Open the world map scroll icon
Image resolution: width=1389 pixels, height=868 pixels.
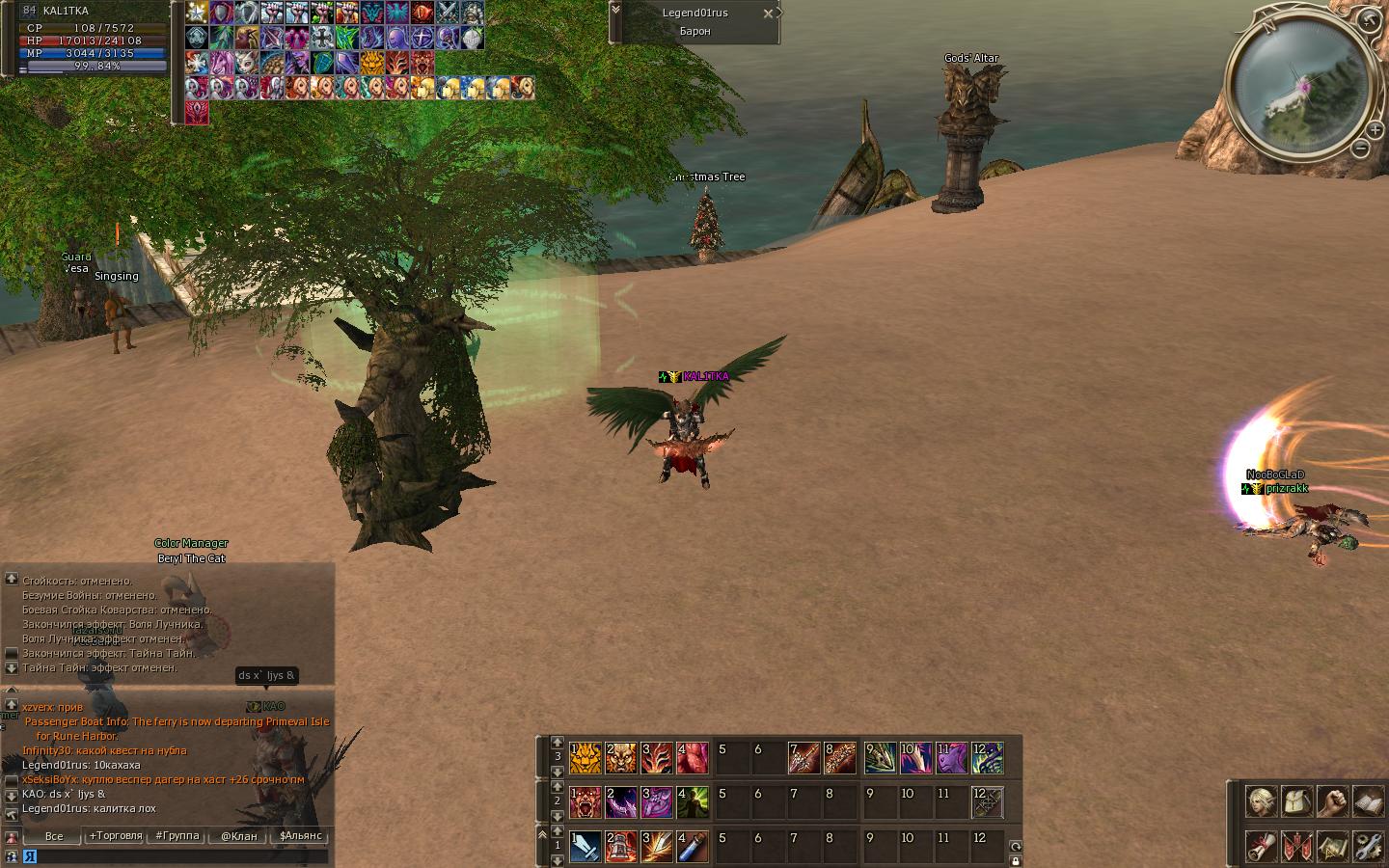[x=1332, y=846]
